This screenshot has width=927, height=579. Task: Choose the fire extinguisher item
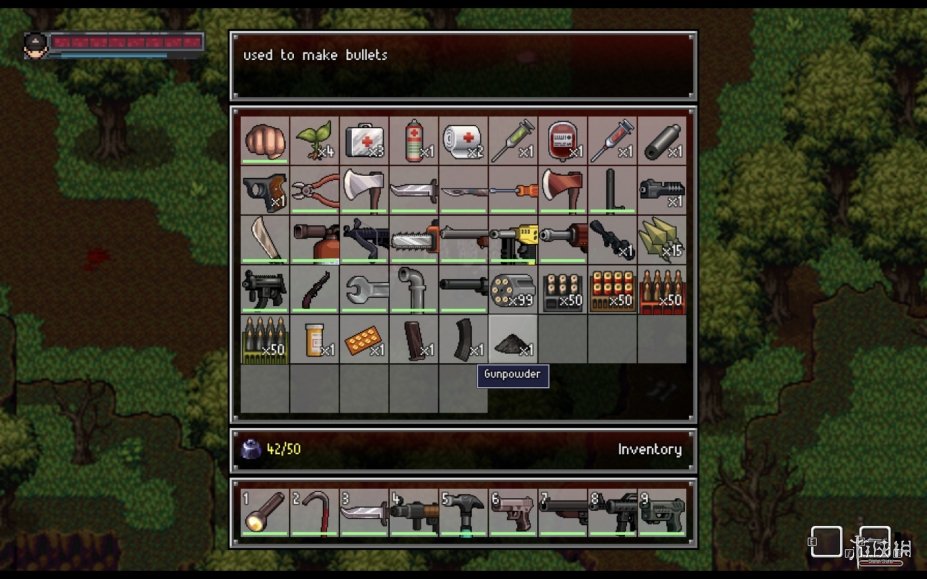pyautogui.click(x=315, y=240)
